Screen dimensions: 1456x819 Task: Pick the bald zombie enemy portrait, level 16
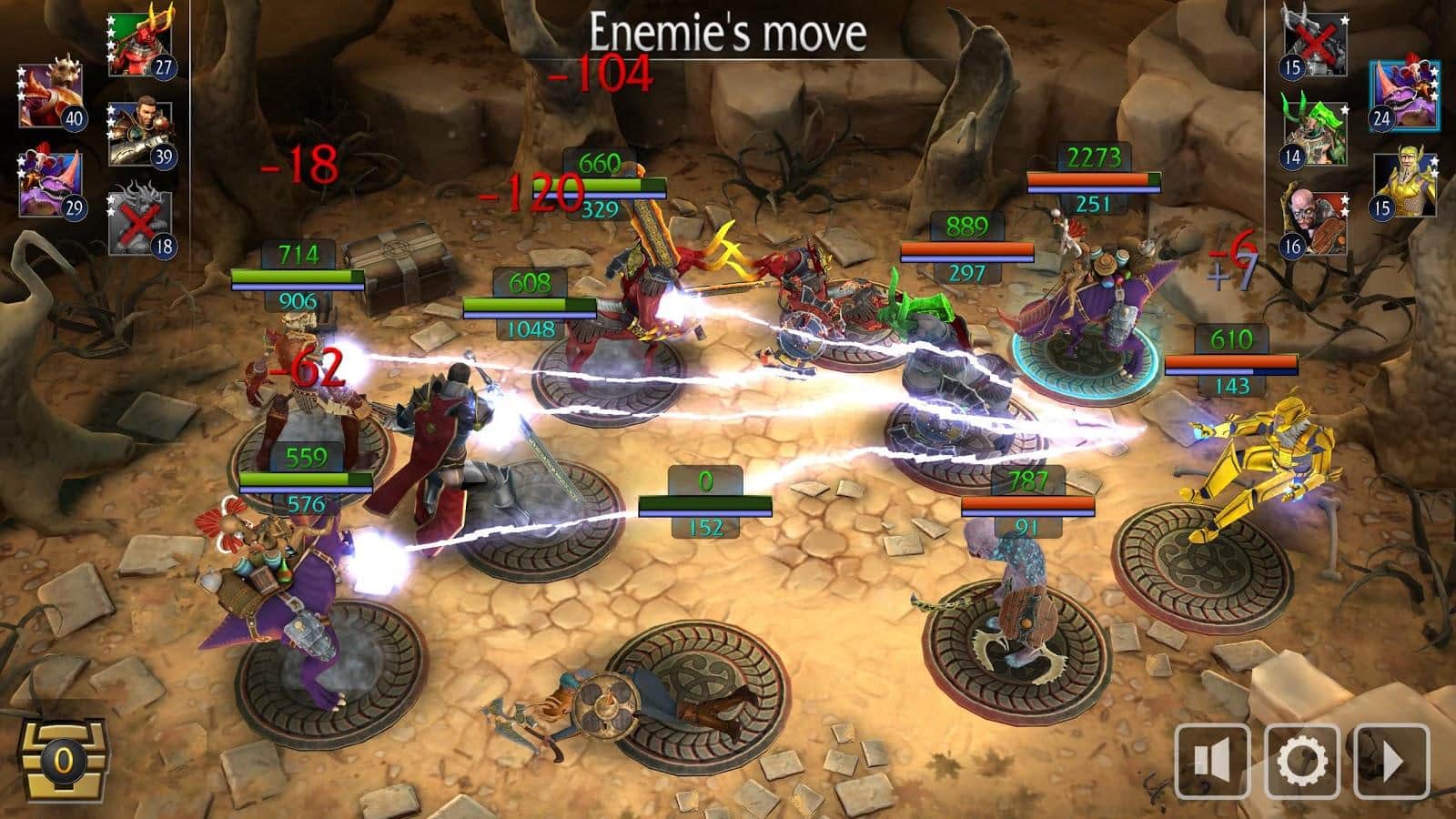pyautogui.click(x=1316, y=223)
